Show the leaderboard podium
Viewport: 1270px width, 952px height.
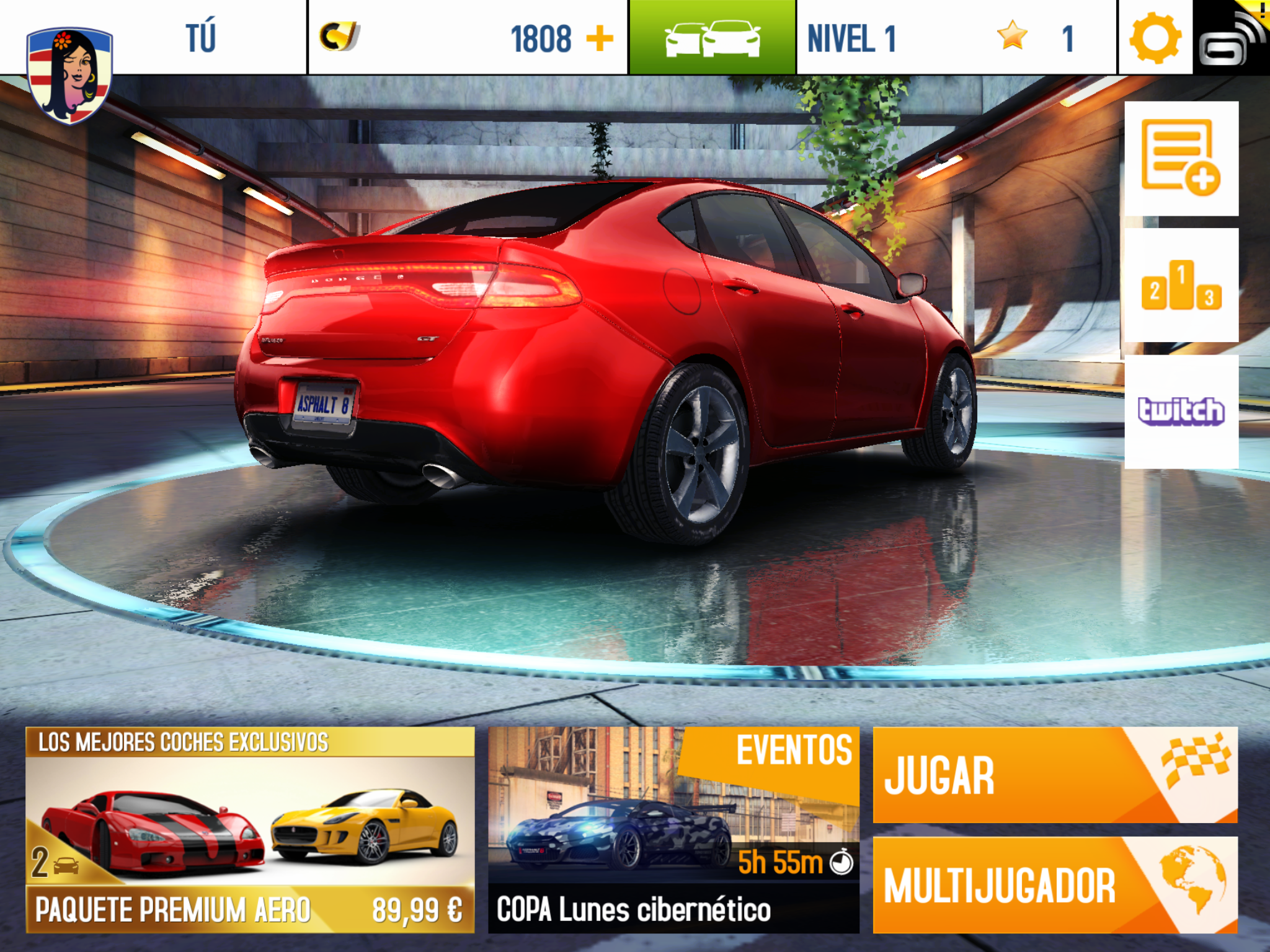point(1181,285)
